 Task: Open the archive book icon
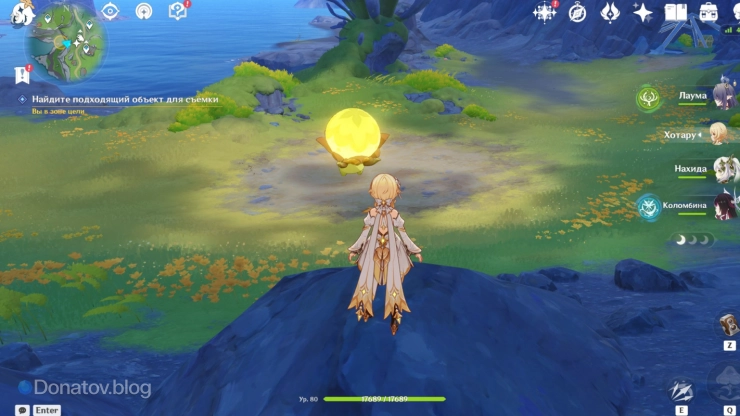[676, 12]
